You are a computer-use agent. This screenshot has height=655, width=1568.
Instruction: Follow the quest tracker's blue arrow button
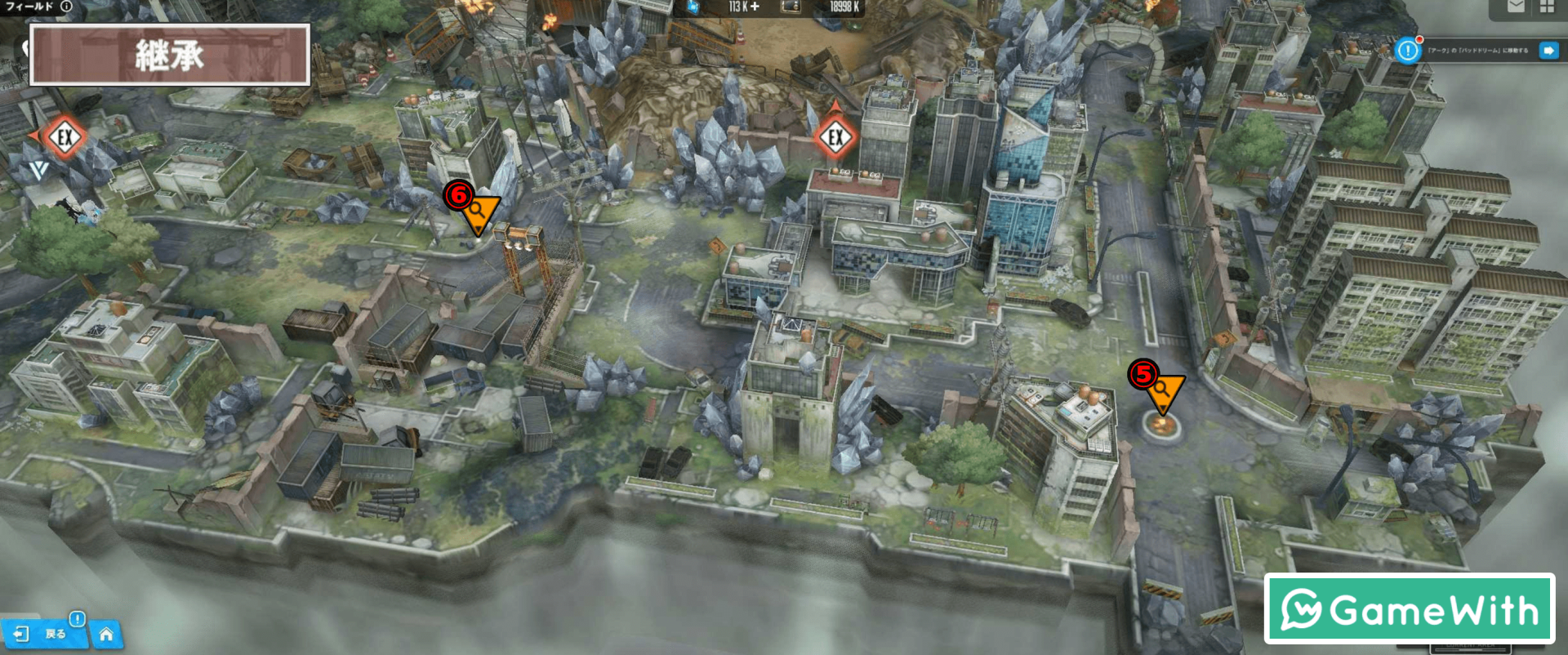pyautogui.click(x=1548, y=51)
